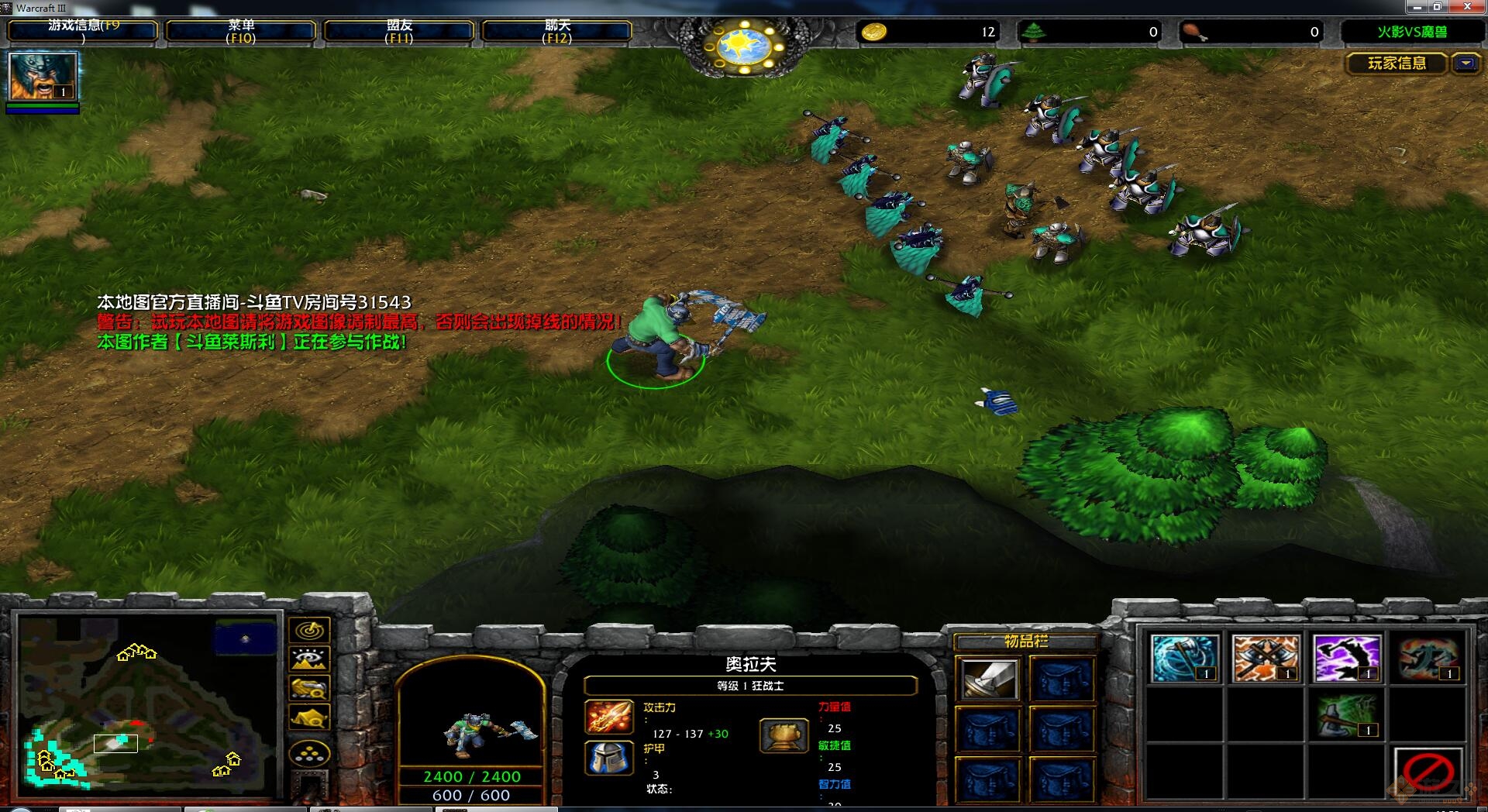Select the hero portrait icon at top-left
Screen dimensions: 1488x812
click(x=43, y=77)
